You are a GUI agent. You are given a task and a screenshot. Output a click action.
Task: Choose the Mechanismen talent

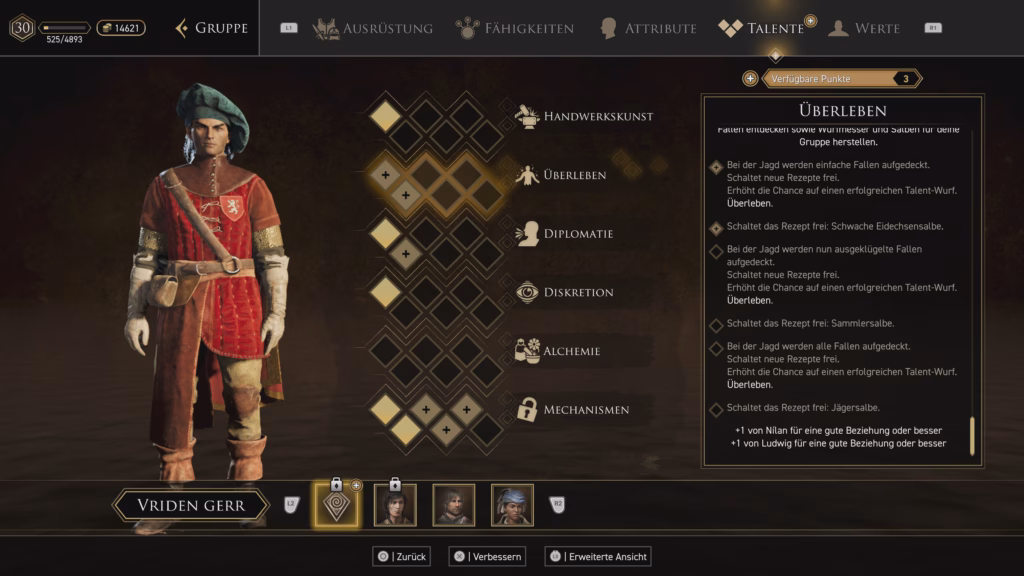click(x=585, y=410)
